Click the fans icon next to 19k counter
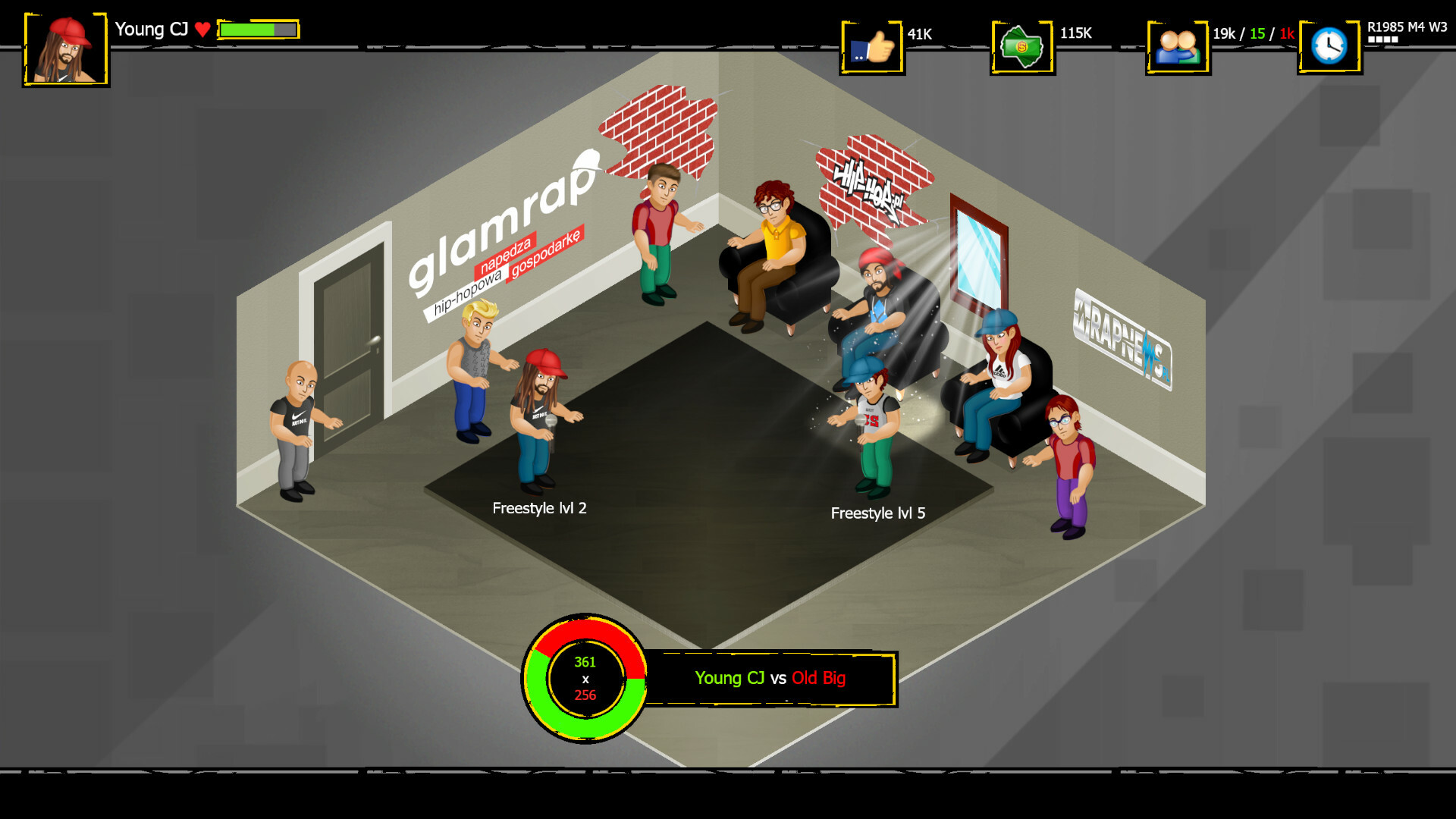The height and width of the screenshot is (819, 1456). pos(1178,45)
